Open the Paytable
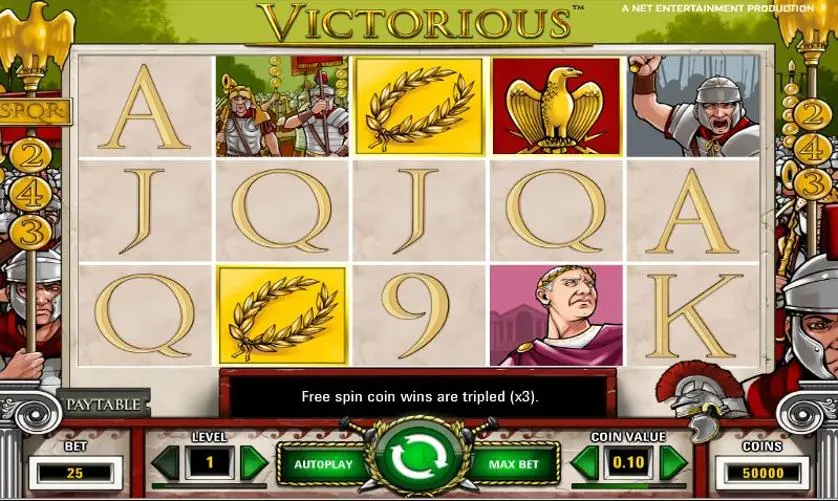Image resolution: width=838 pixels, height=501 pixels. click(x=105, y=405)
